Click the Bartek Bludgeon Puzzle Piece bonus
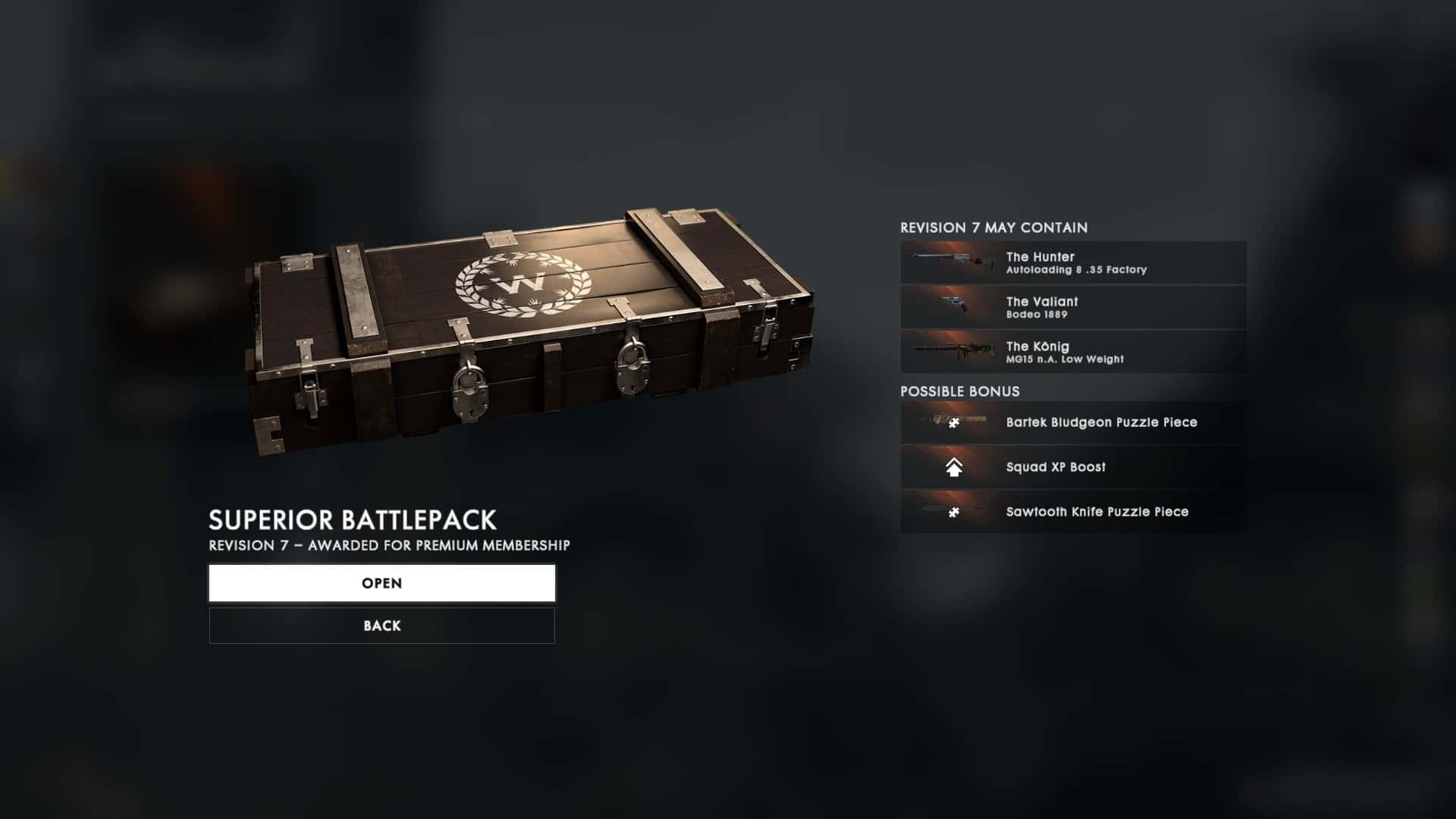Viewport: 1456px width, 819px height. click(1072, 422)
